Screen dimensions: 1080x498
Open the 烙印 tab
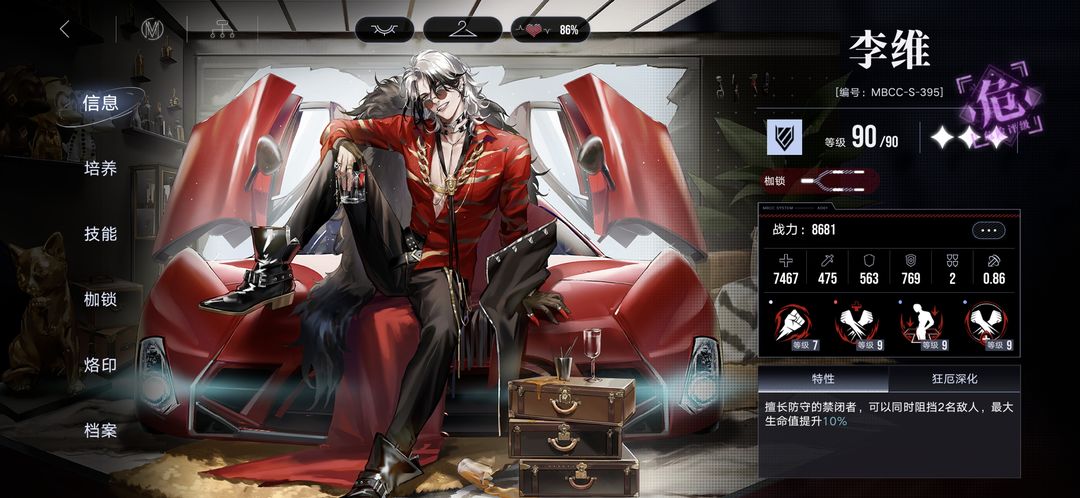(101, 365)
